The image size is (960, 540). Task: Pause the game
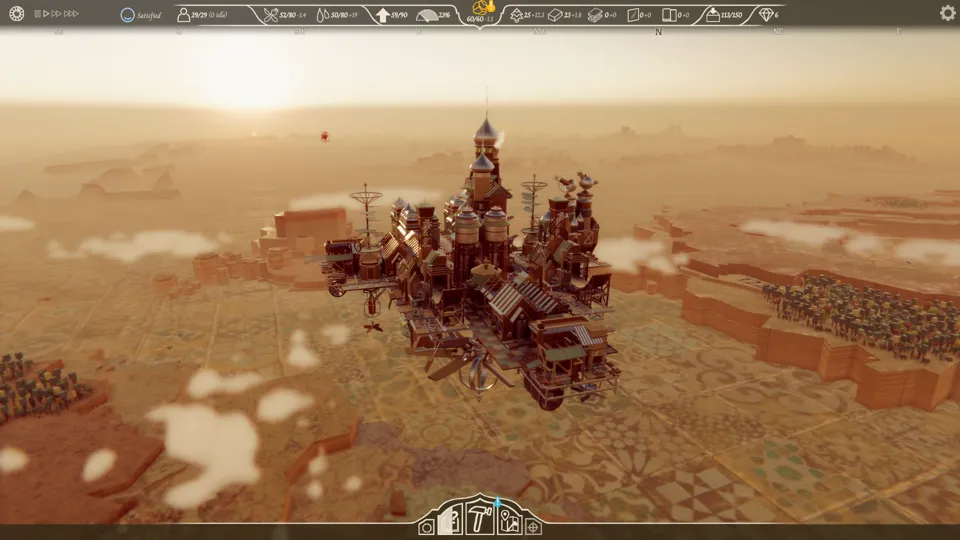37,14
